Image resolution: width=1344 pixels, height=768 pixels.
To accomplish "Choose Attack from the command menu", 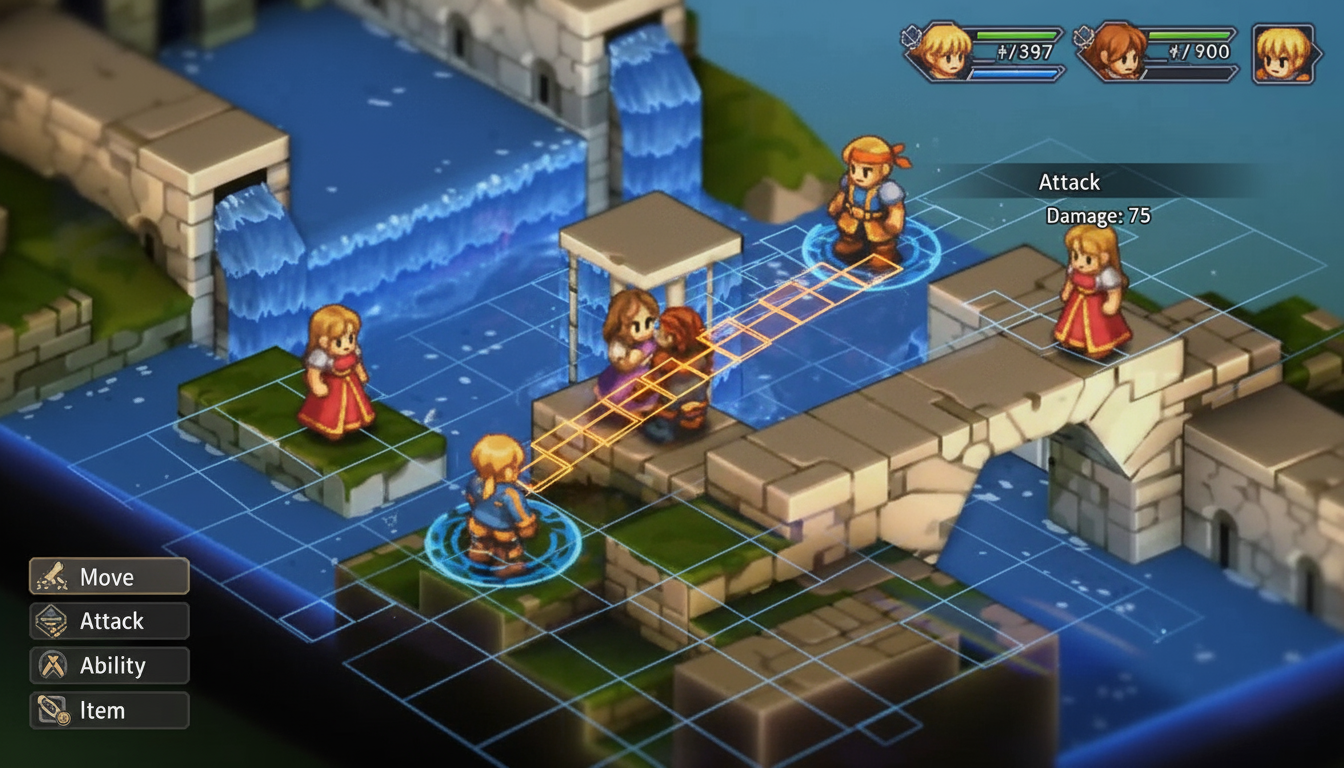I will [110, 621].
